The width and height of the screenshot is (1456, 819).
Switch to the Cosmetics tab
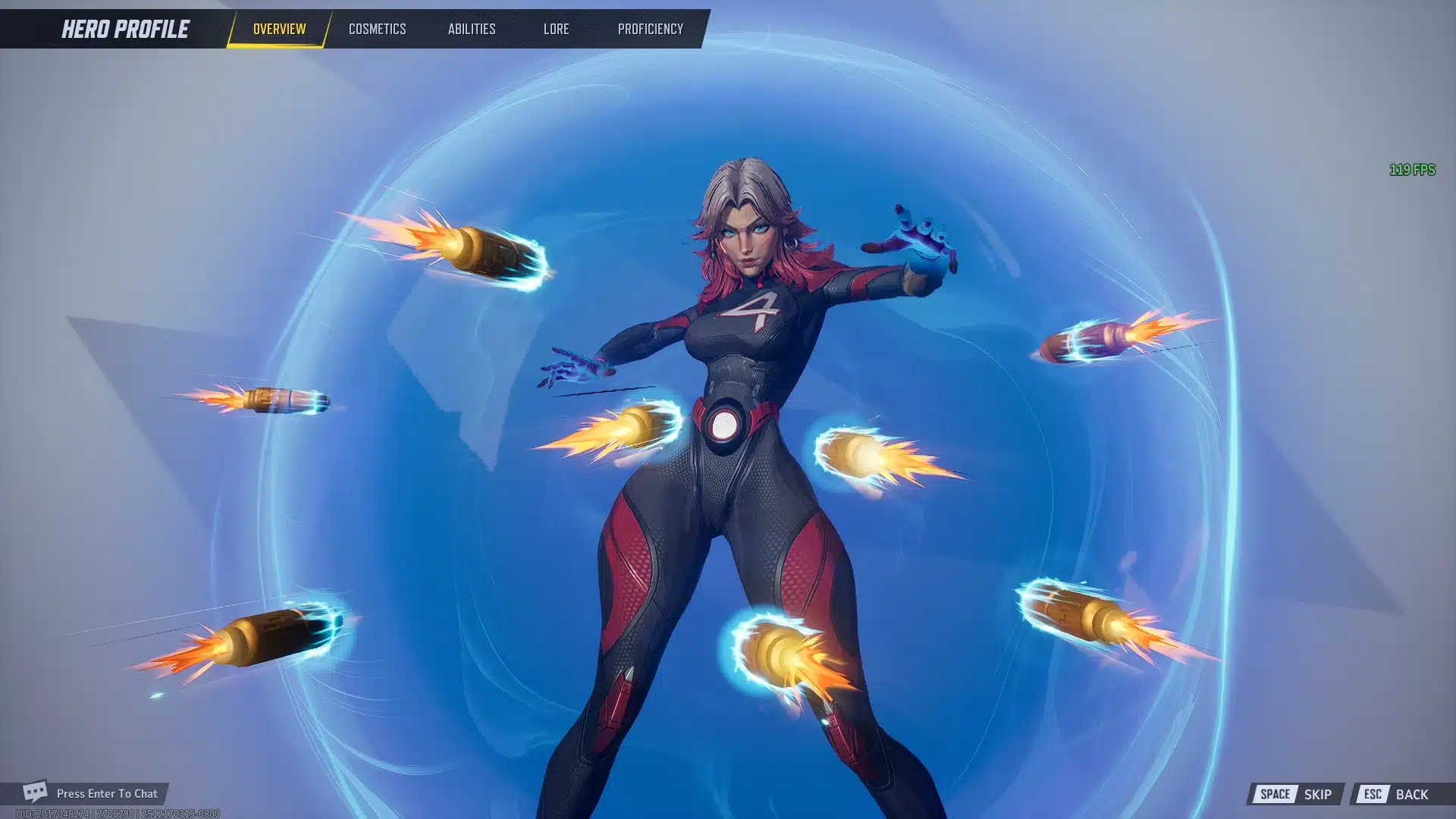coord(377,29)
